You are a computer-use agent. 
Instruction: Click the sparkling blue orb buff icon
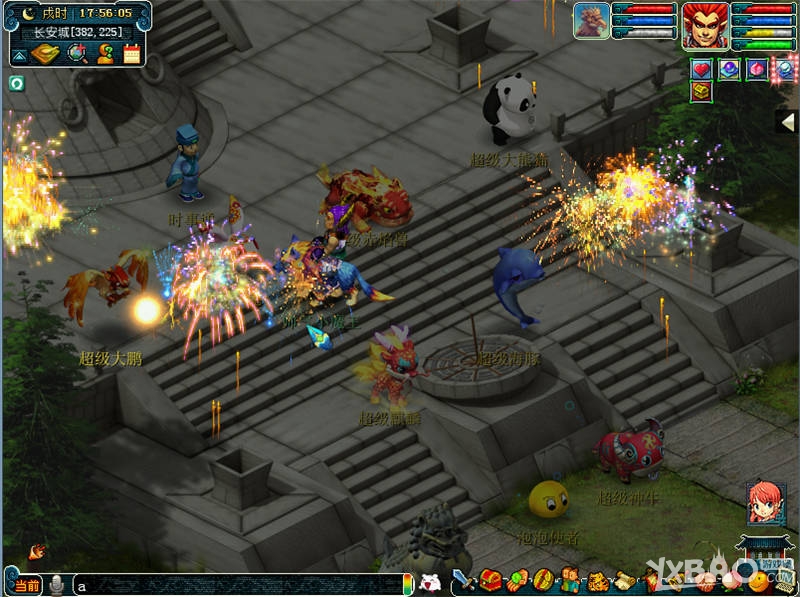point(786,69)
